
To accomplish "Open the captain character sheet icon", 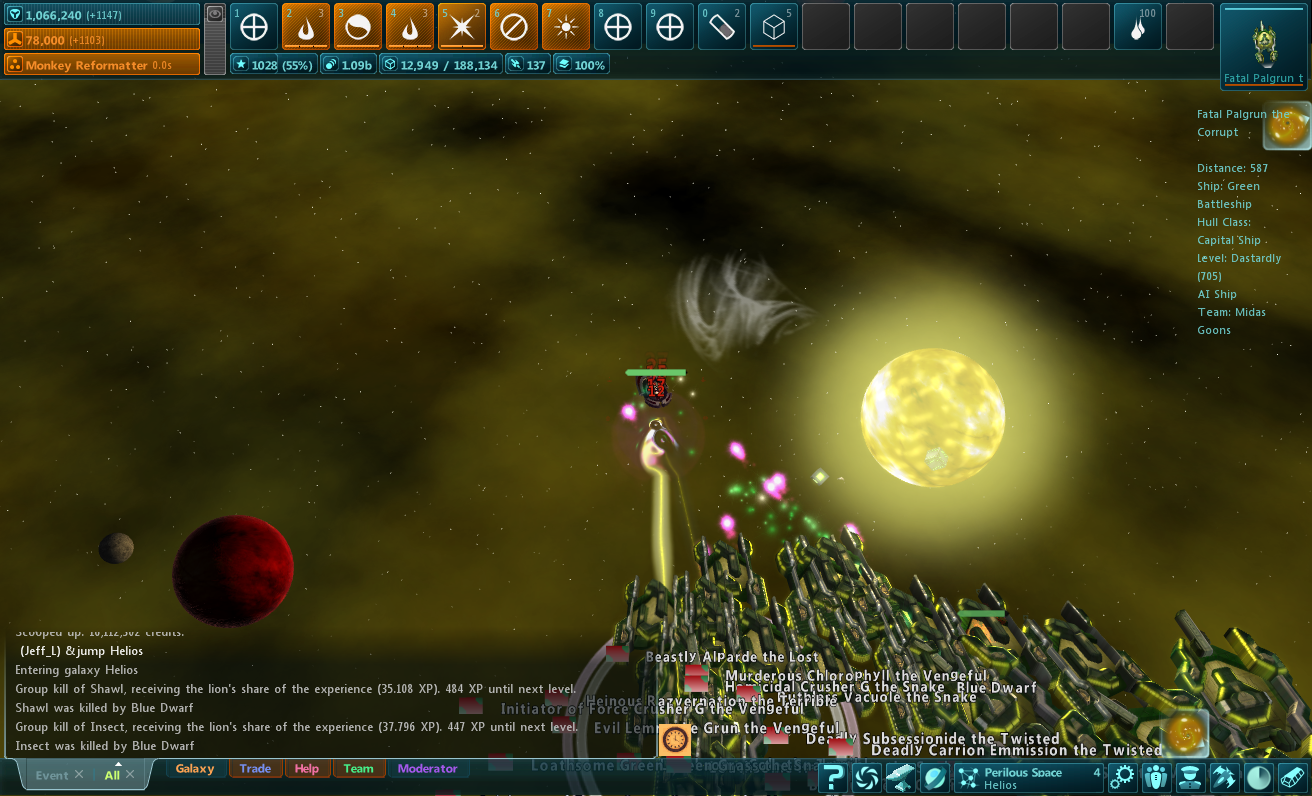I will [x=1189, y=777].
